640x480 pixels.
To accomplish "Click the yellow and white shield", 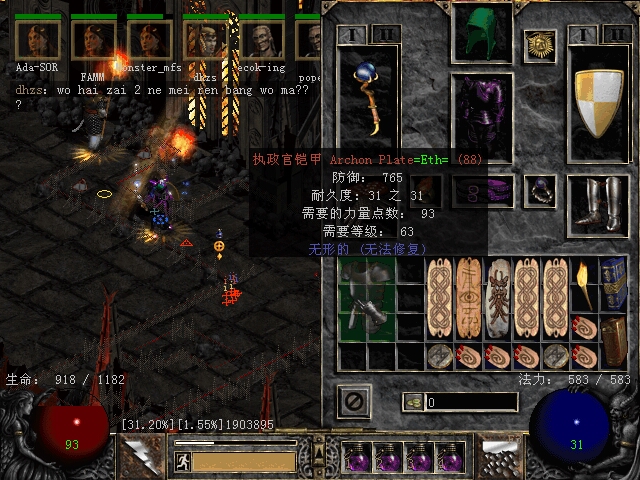I will tap(598, 102).
